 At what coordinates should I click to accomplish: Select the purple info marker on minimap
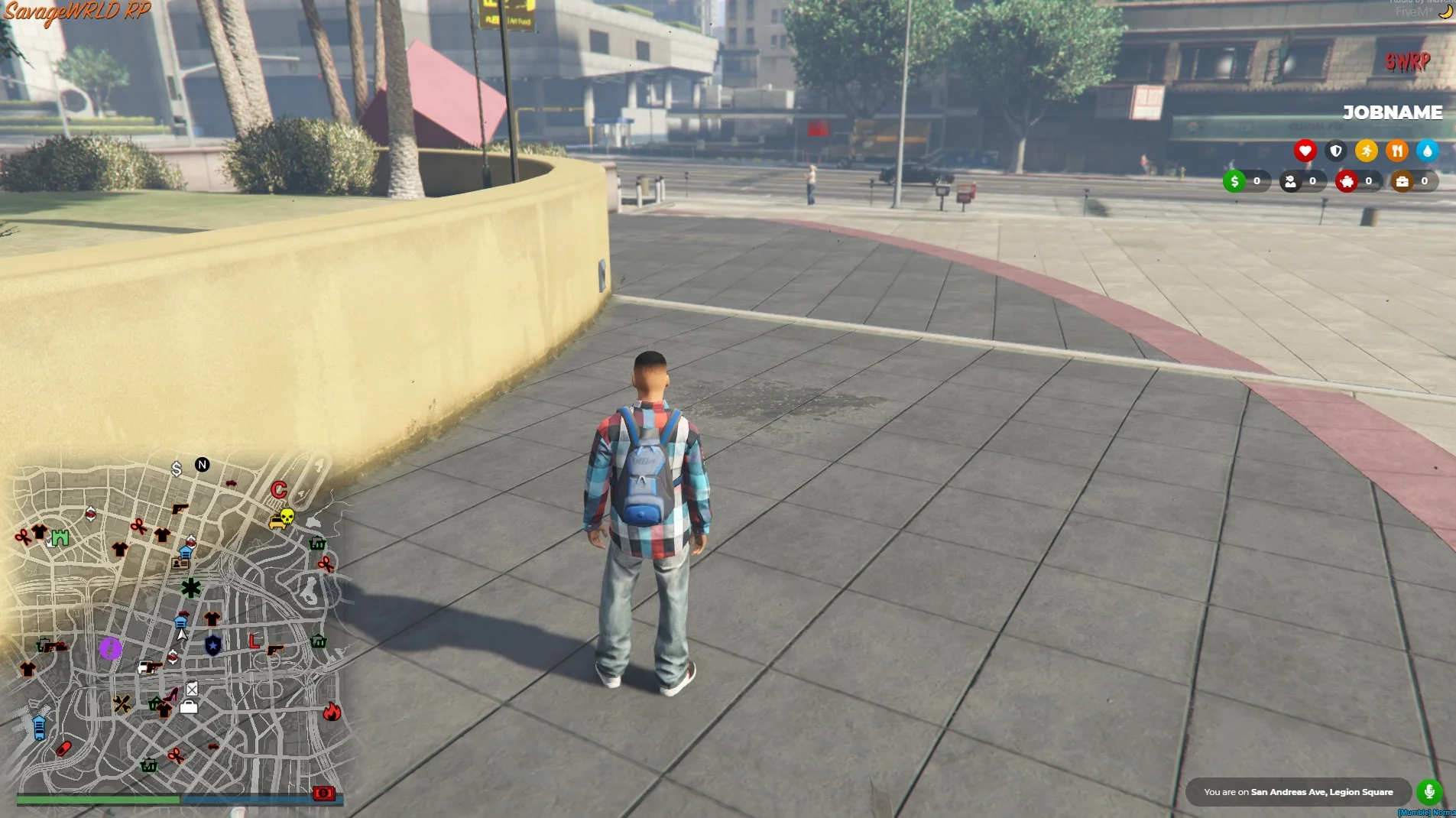coord(110,649)
